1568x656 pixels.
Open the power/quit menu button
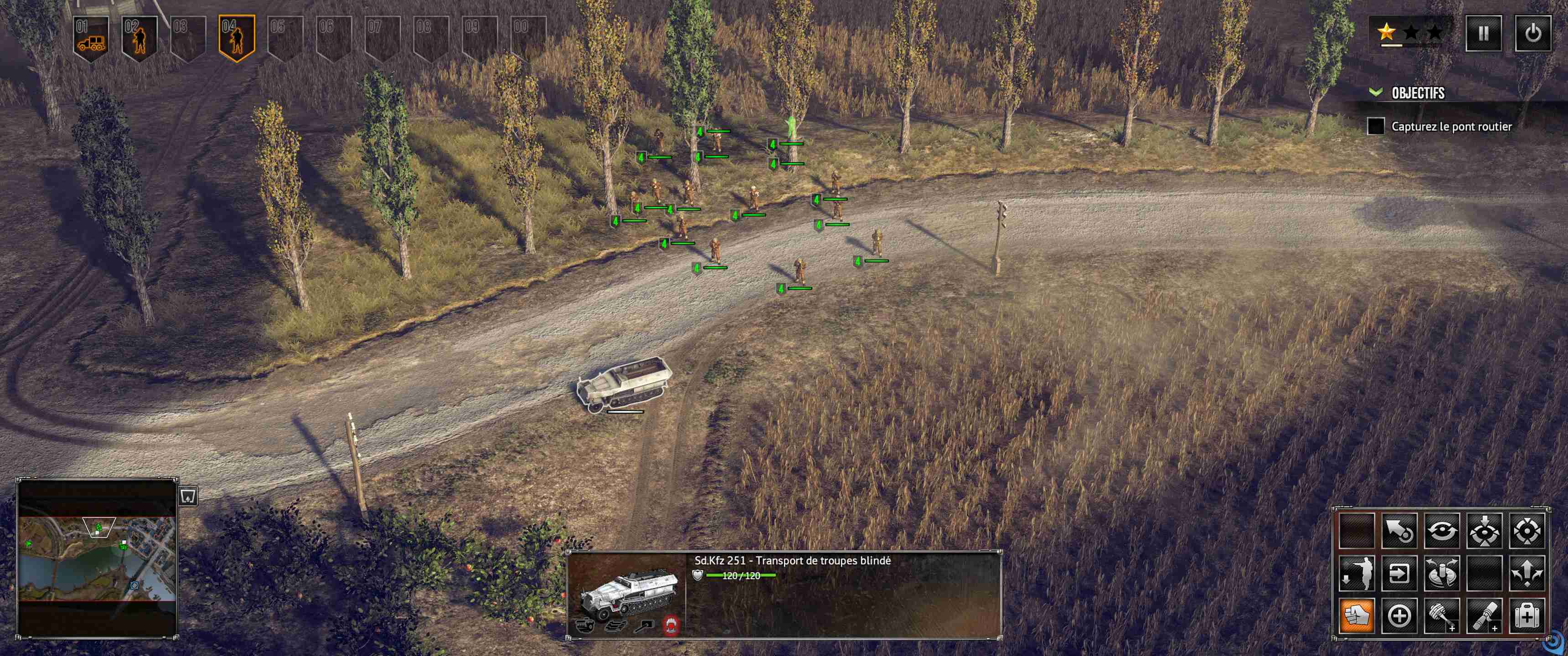(1532, 33)
